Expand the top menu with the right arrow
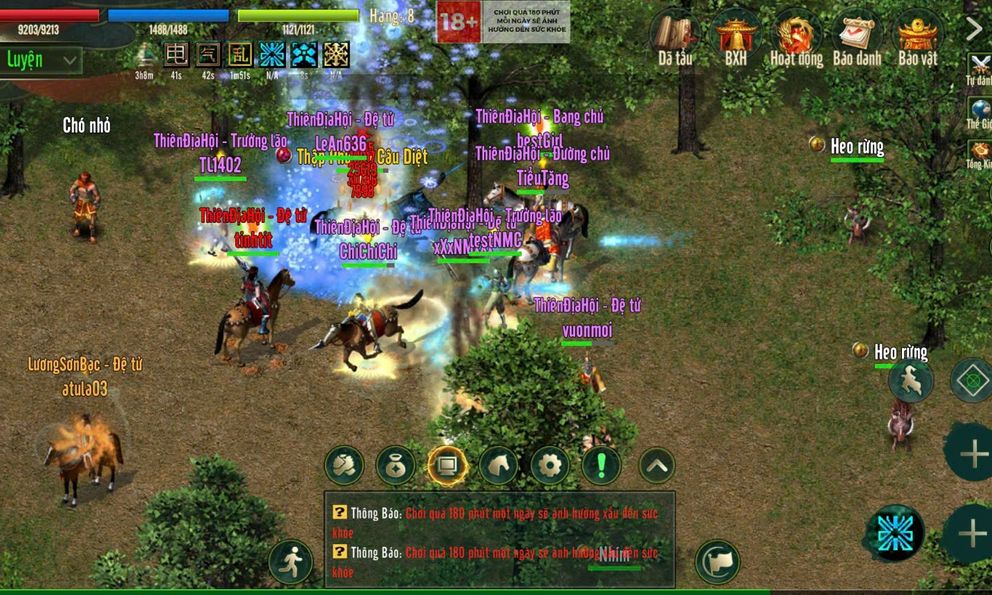The image size is (992, 595). pos(975,29)
